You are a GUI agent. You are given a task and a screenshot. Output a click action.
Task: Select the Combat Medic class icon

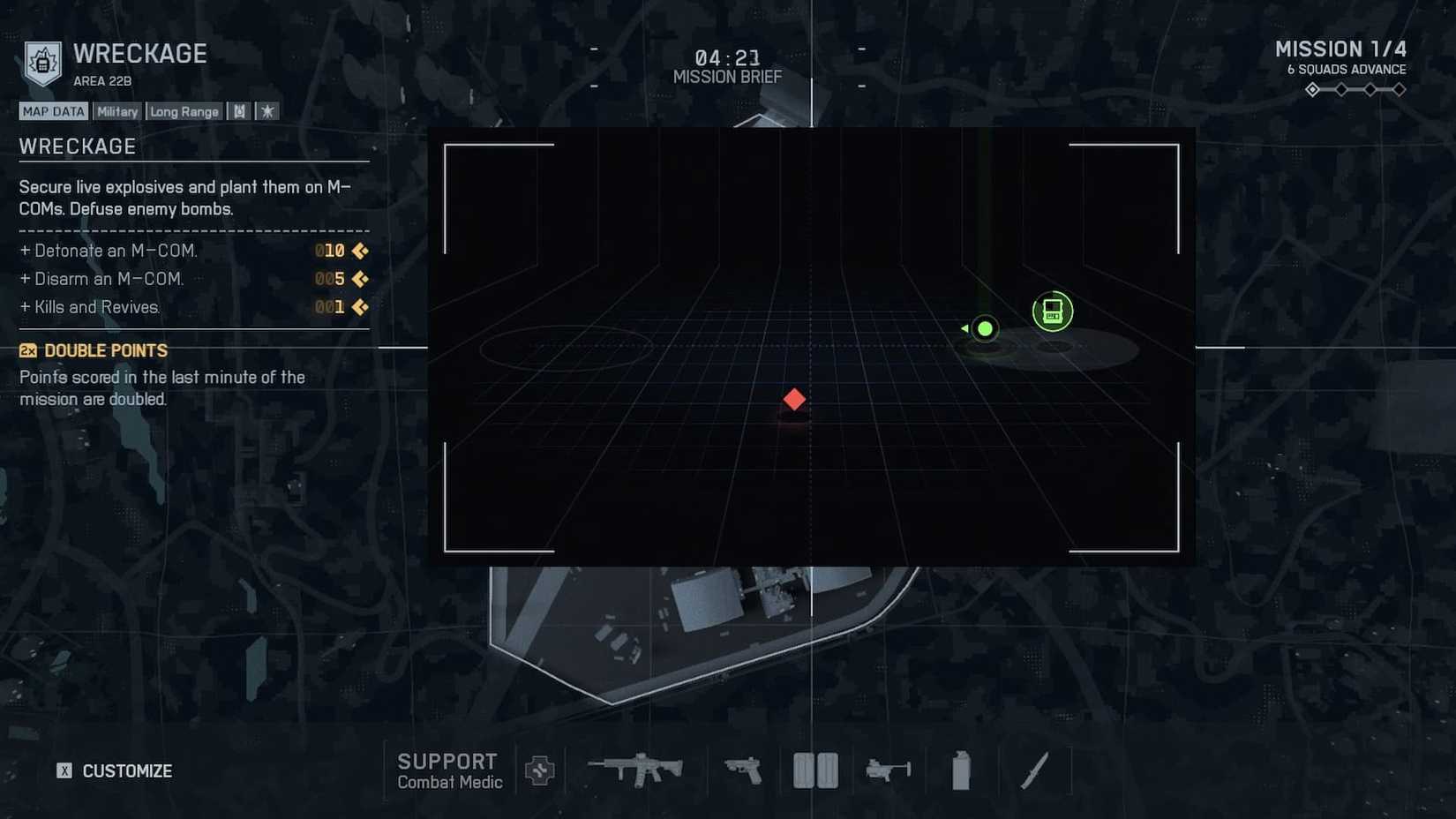click(x=539, y=770)
